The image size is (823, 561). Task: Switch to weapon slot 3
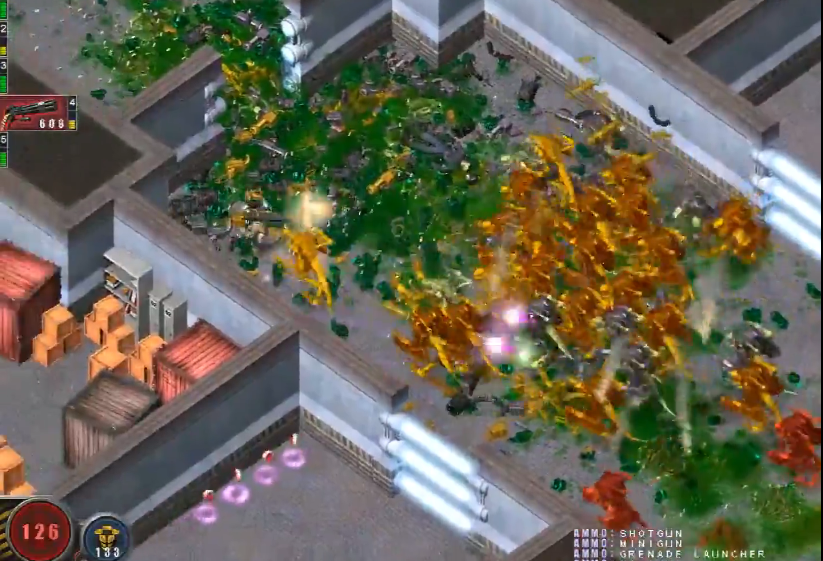(3, 73)
